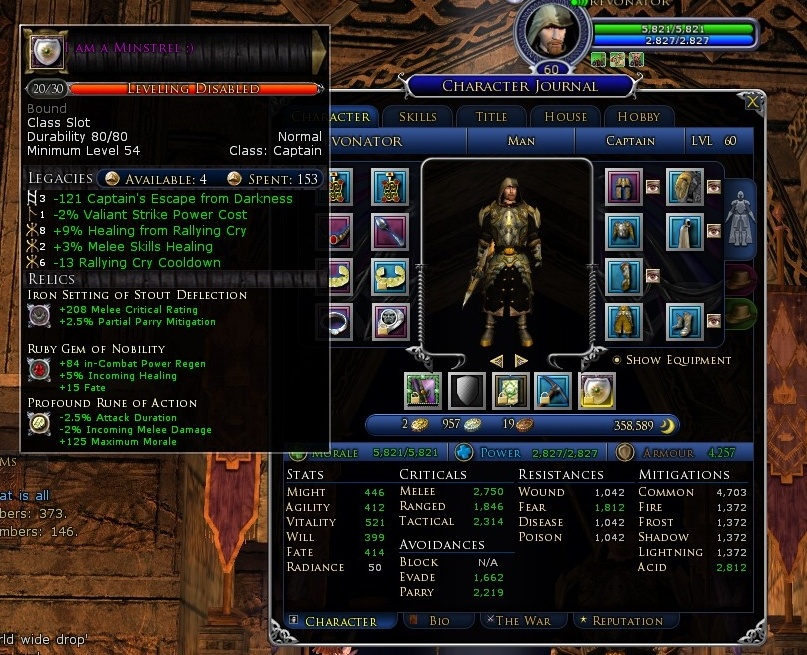This screenshot has width=807, height=655.
Task: Select the House tab
Action: click(x=565, y=117)
